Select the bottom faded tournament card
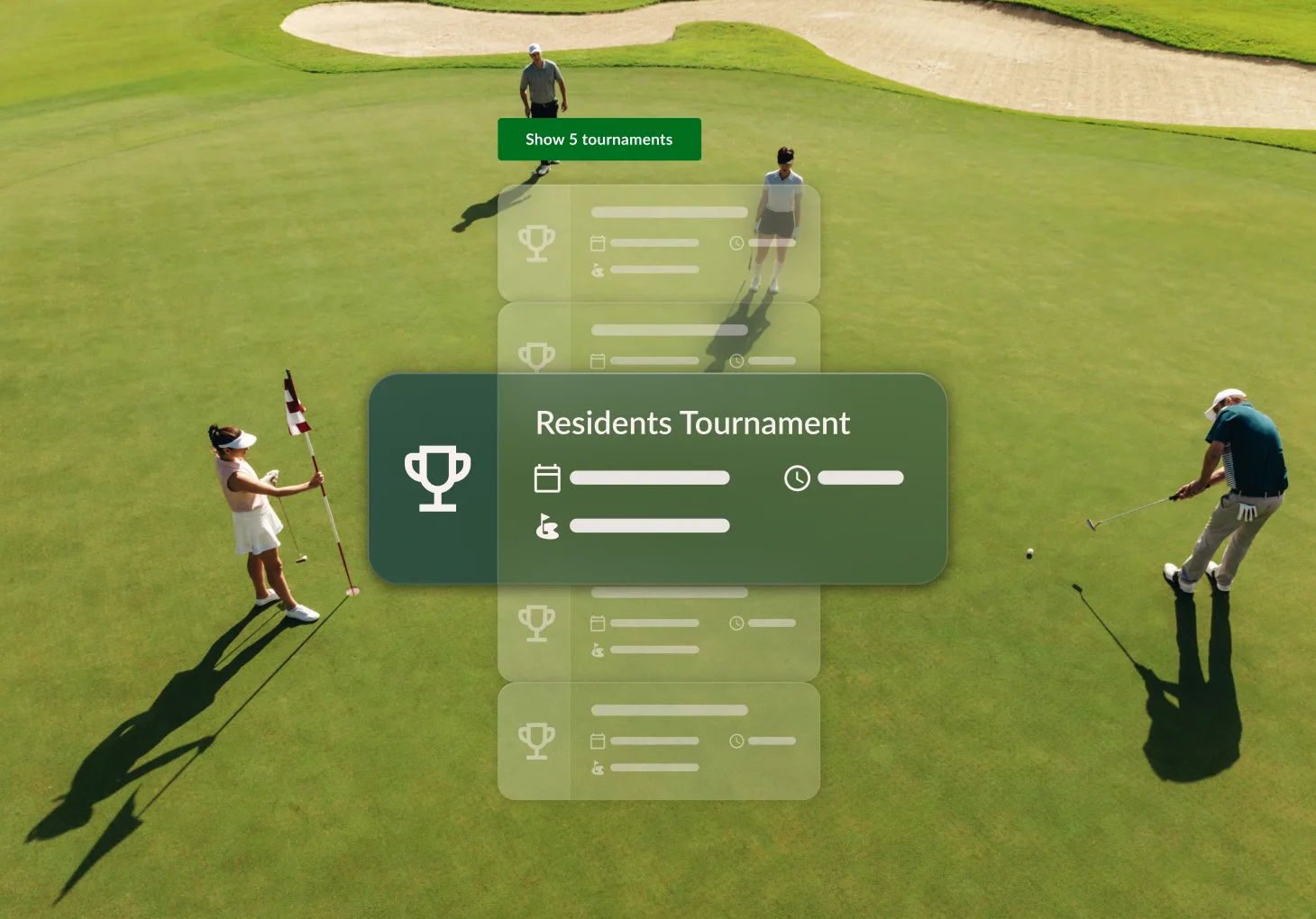1316x919 pixels. click(x=658, y=741)
